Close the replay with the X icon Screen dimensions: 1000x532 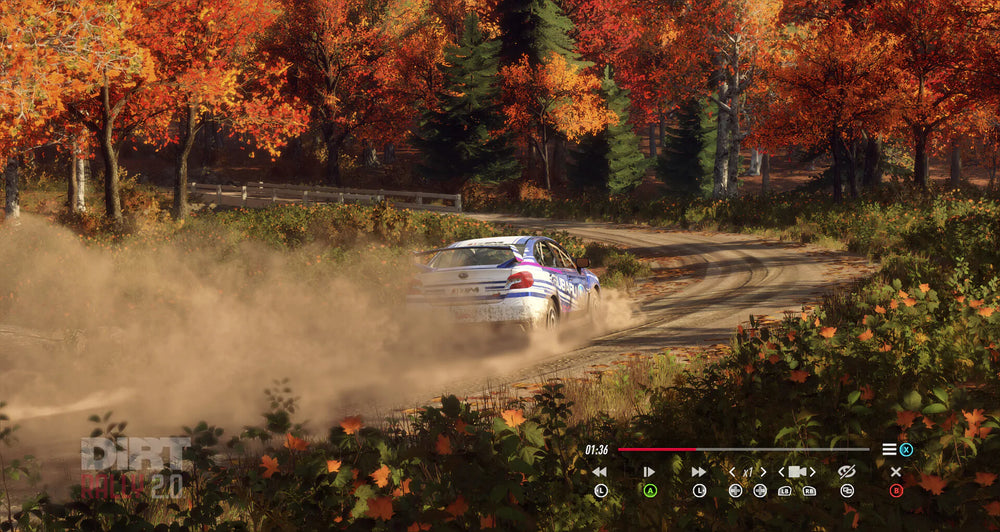pos(896,472)
